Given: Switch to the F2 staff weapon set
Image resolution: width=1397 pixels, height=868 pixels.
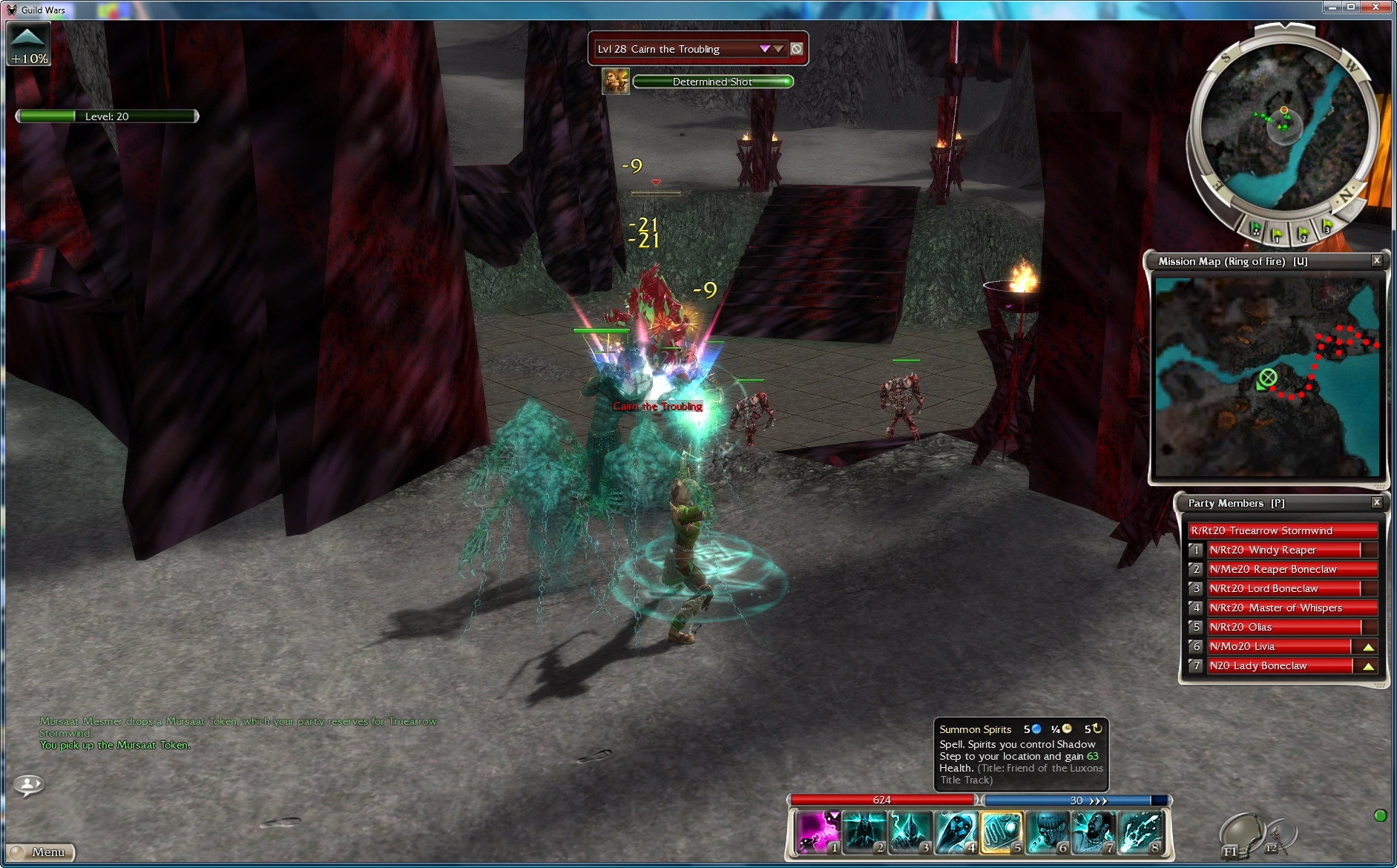Looking at the screenshot, I should click(1278, 836).
